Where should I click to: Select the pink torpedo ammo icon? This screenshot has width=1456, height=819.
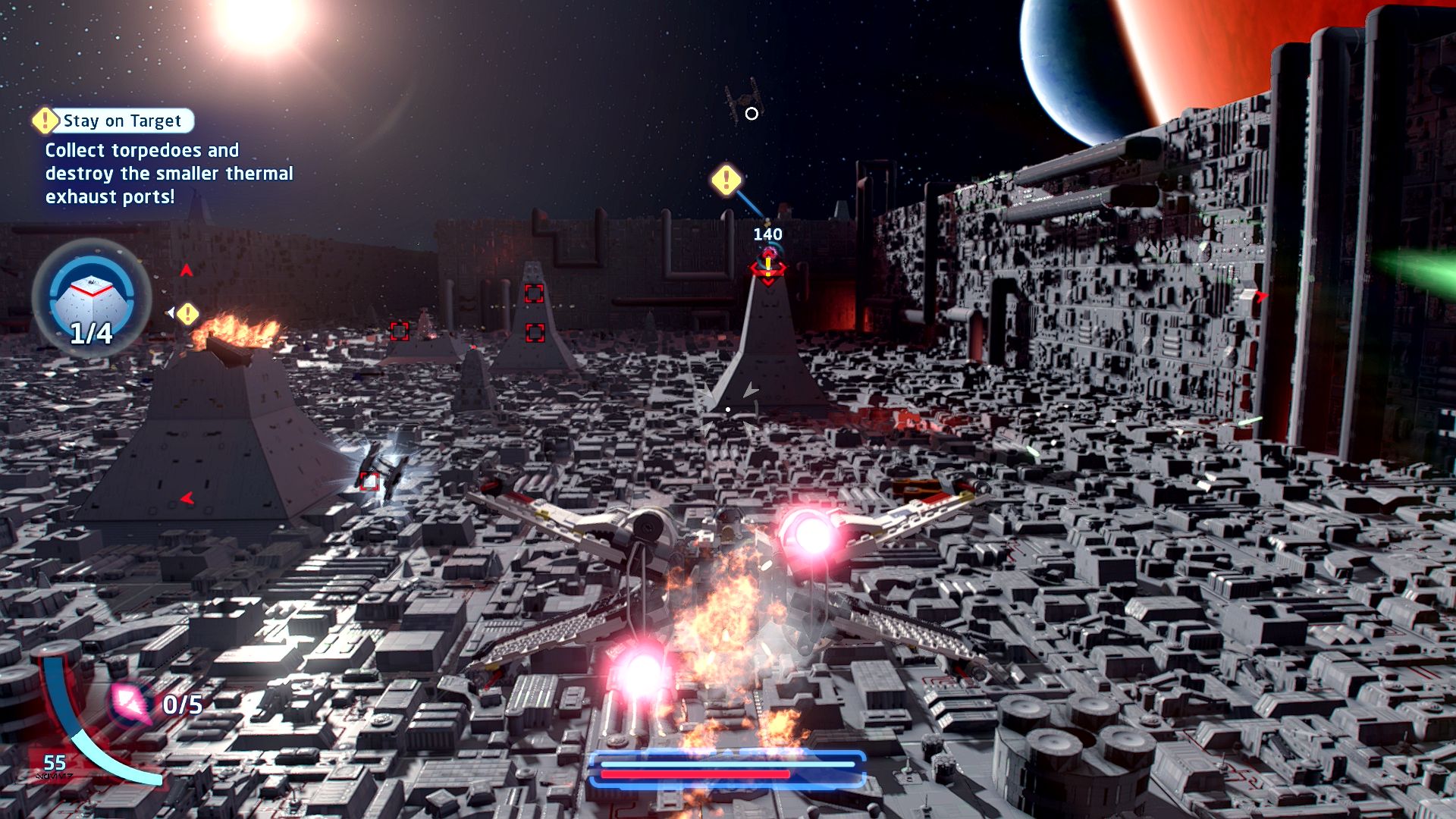pos(130,703)
